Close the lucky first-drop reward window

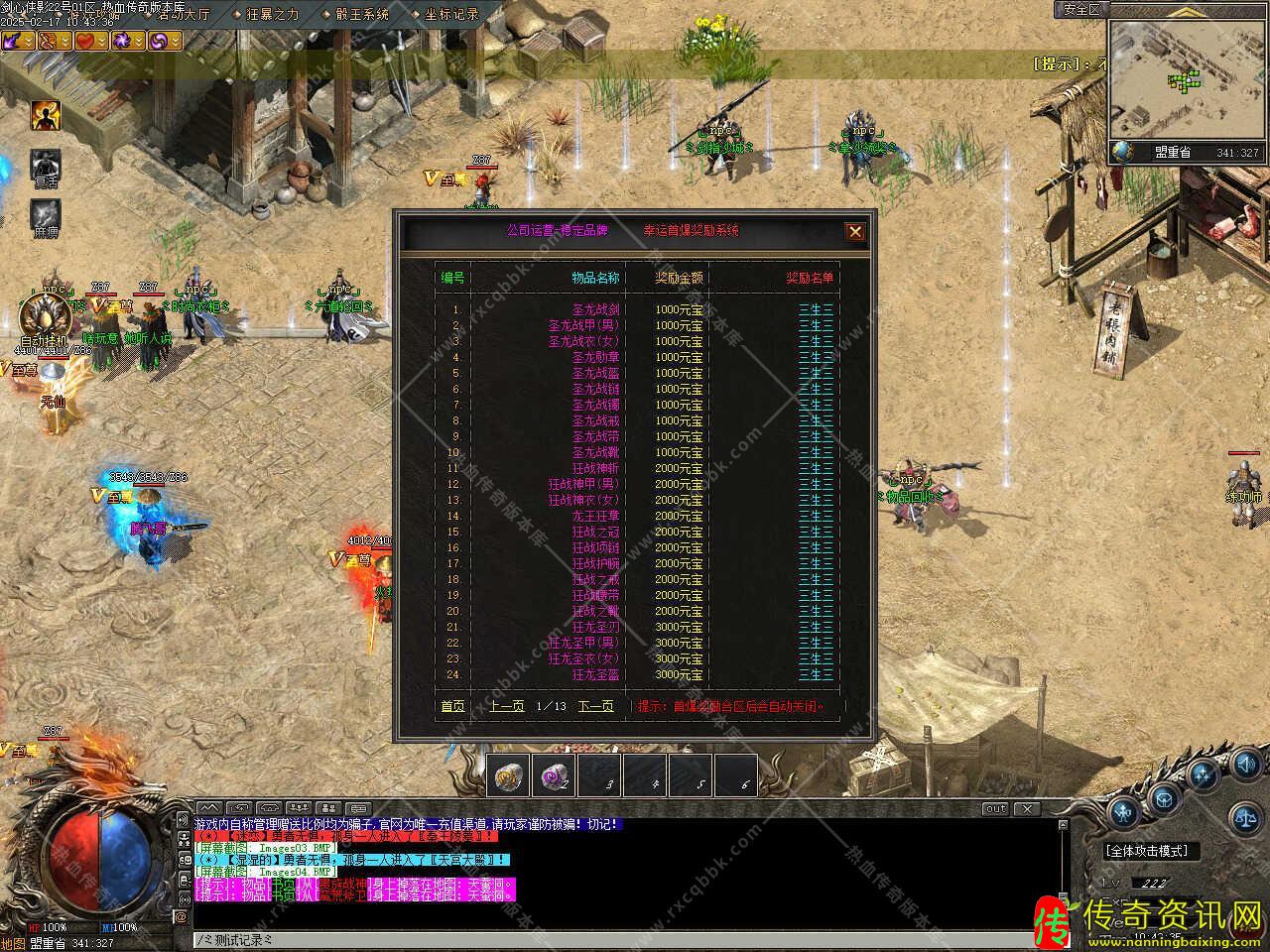854,232
